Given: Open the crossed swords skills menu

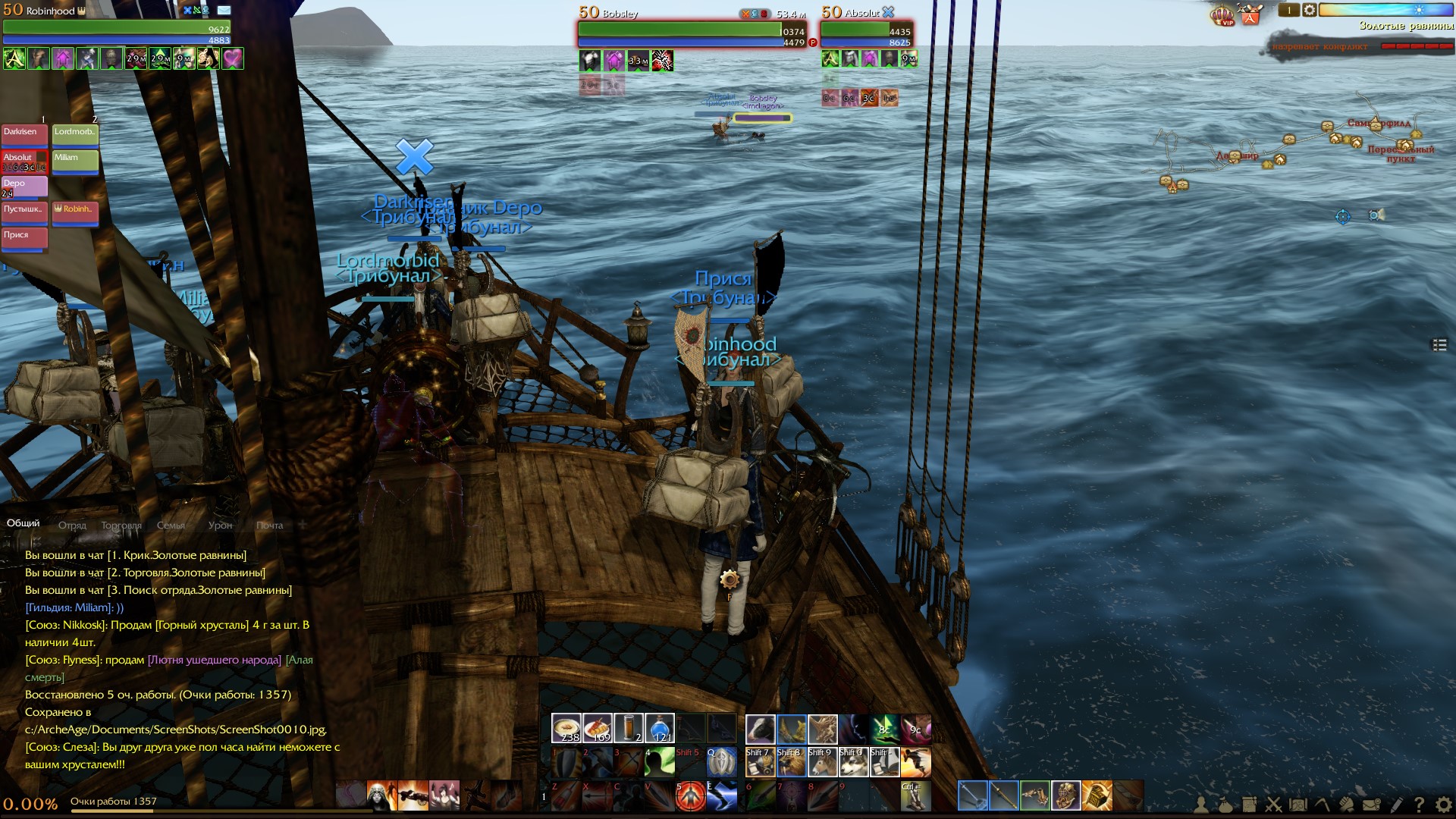Looking at the screenshot, I should coord(1274,804).
